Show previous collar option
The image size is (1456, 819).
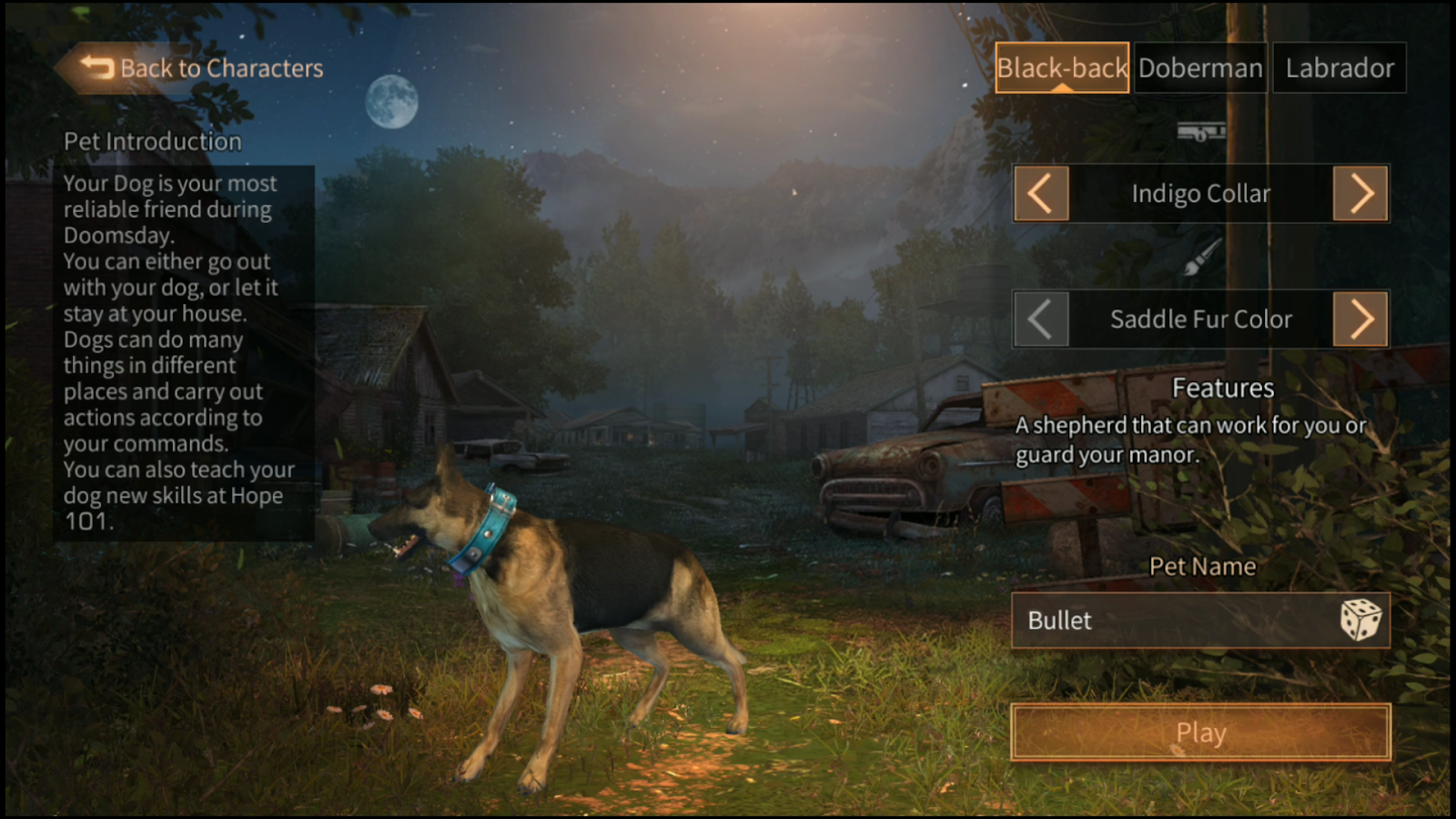[x=1041, y=193]
